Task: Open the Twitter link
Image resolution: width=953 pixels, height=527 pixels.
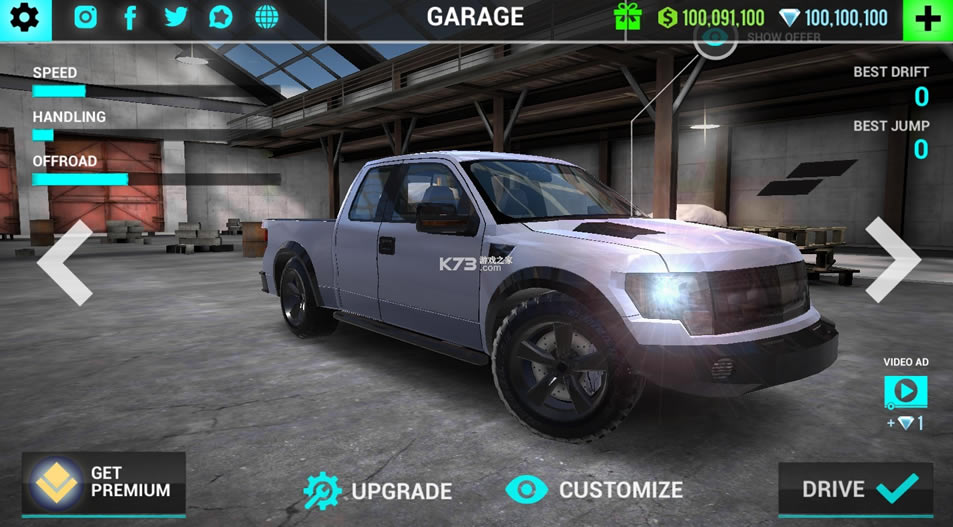Action: (176, 17)
